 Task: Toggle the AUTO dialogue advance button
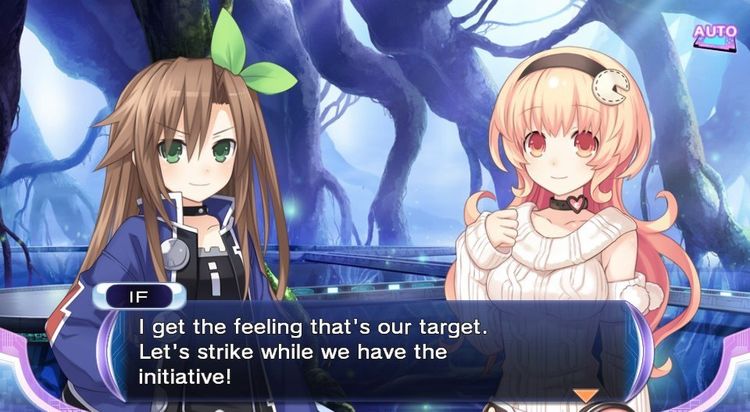coord(714,32)
